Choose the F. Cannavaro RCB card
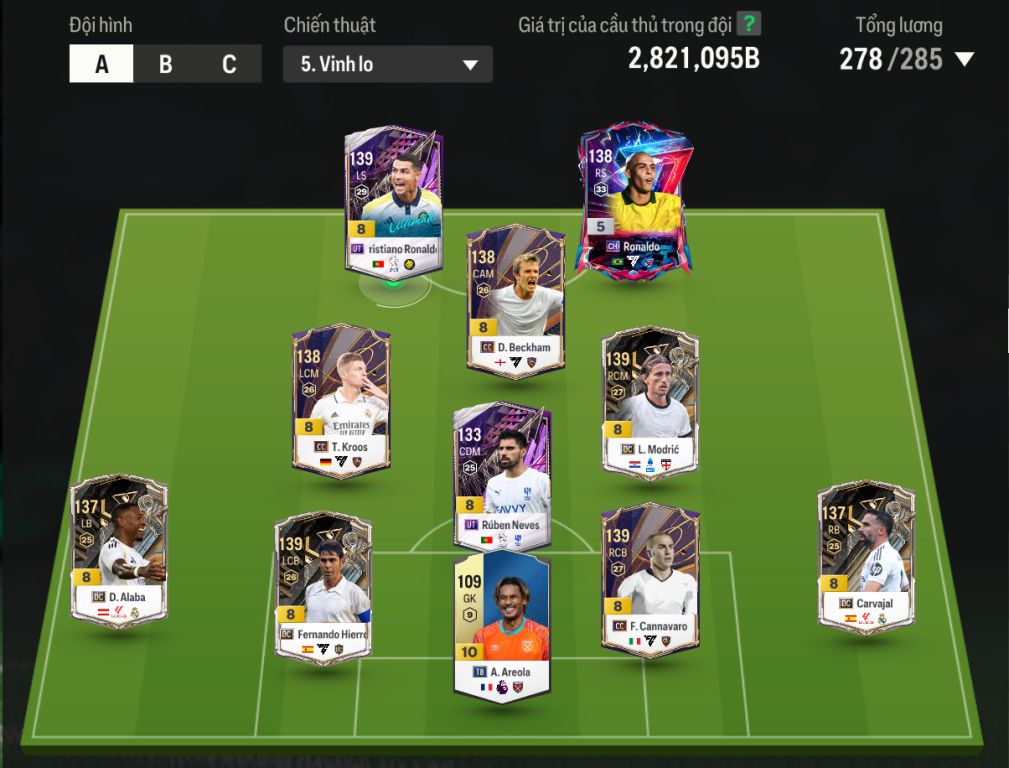 [x=650, y=580]
